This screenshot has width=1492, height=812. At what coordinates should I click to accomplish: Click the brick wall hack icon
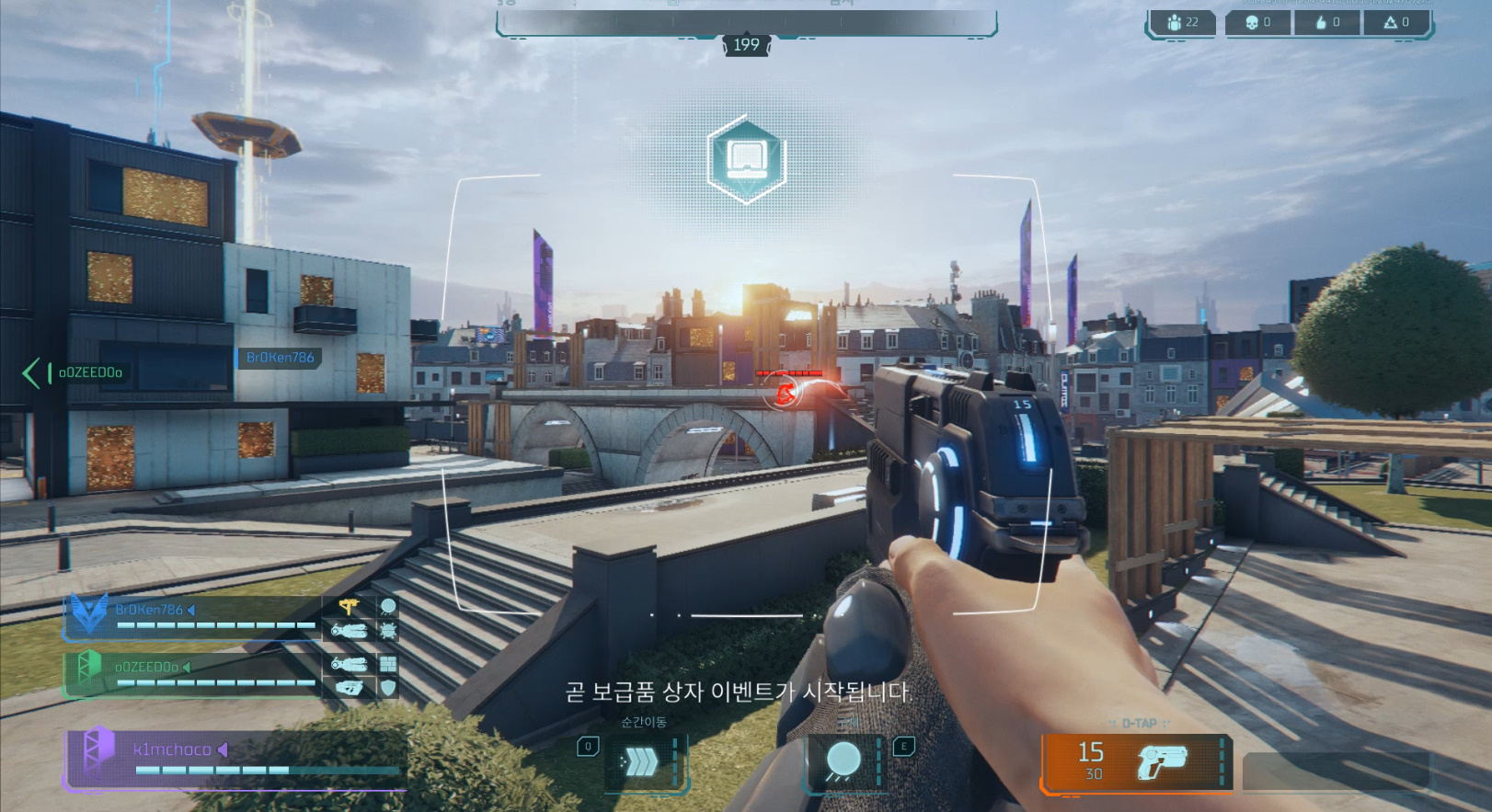pyautogui.click(x=388, y=664)
